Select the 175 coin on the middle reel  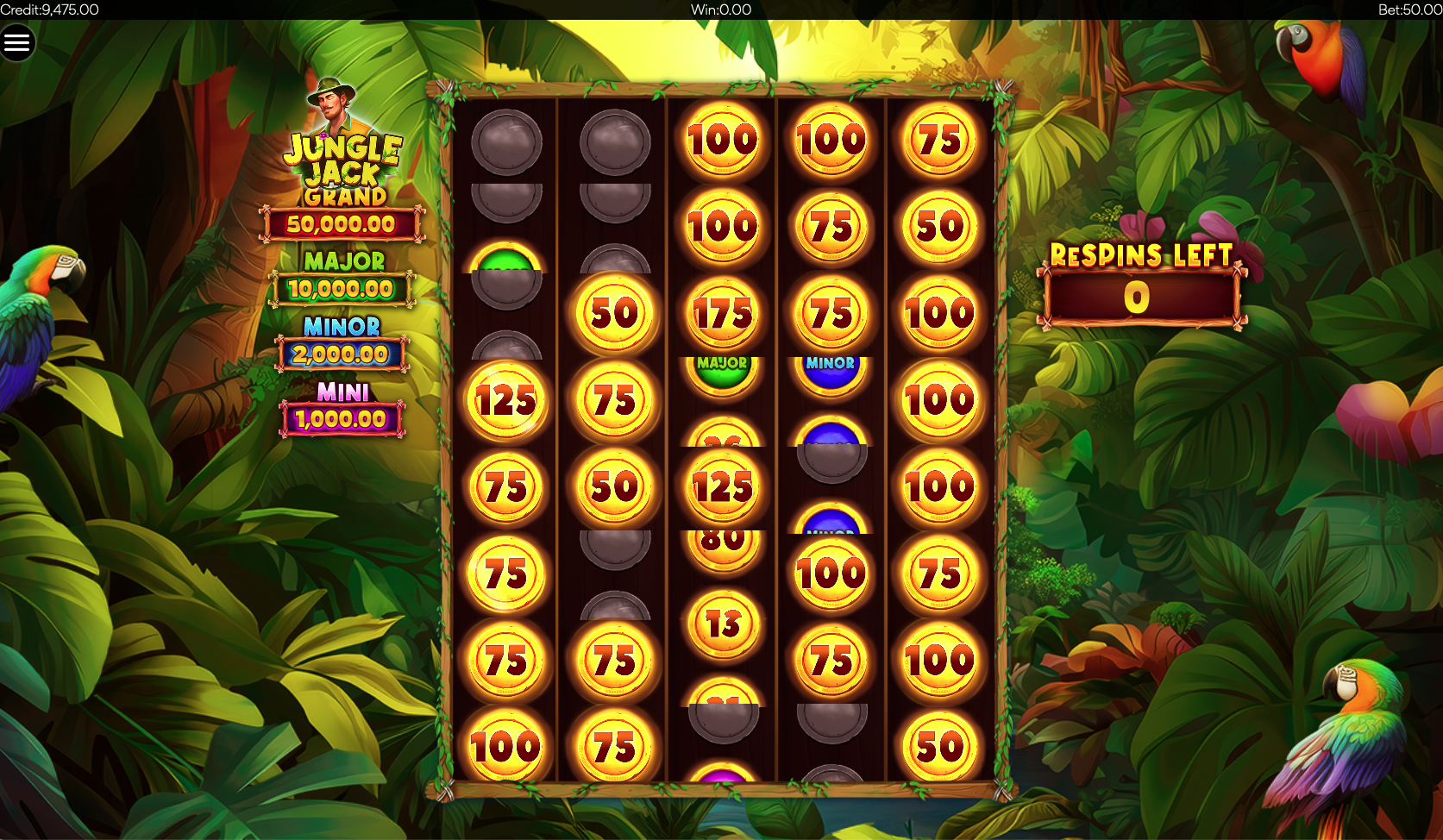725,313
